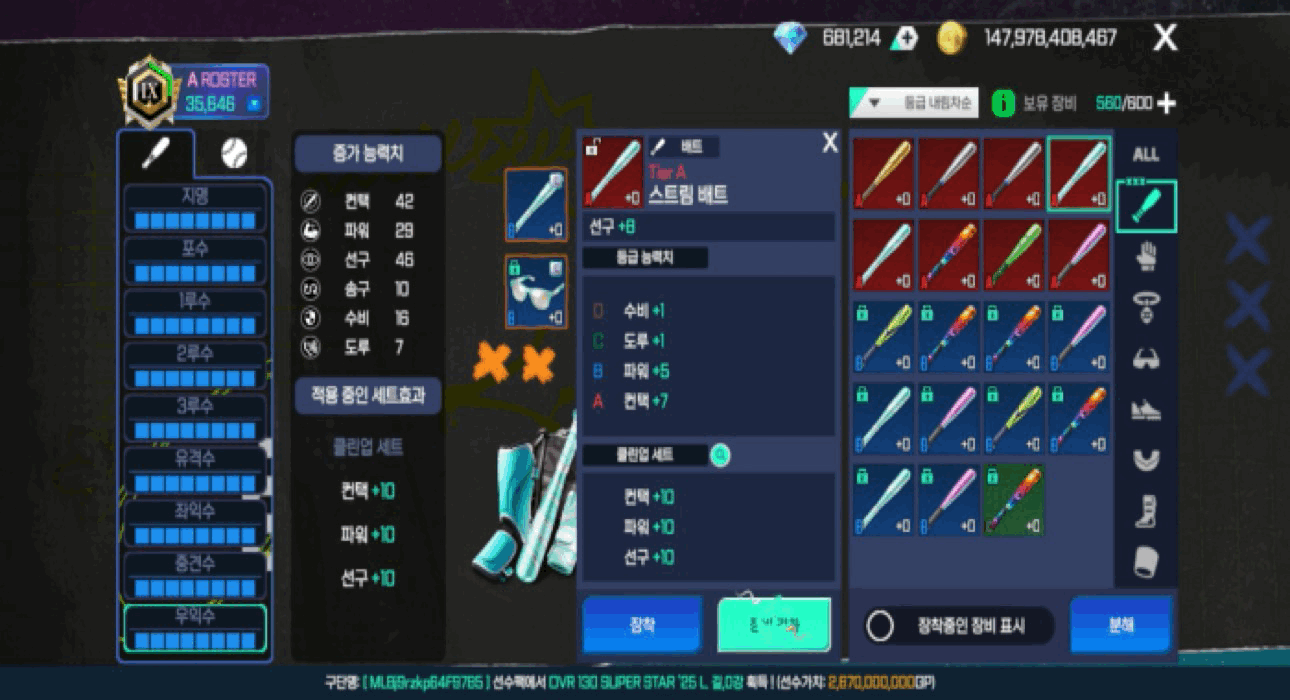Click the 분해 dismantle button

(1120, 625)
